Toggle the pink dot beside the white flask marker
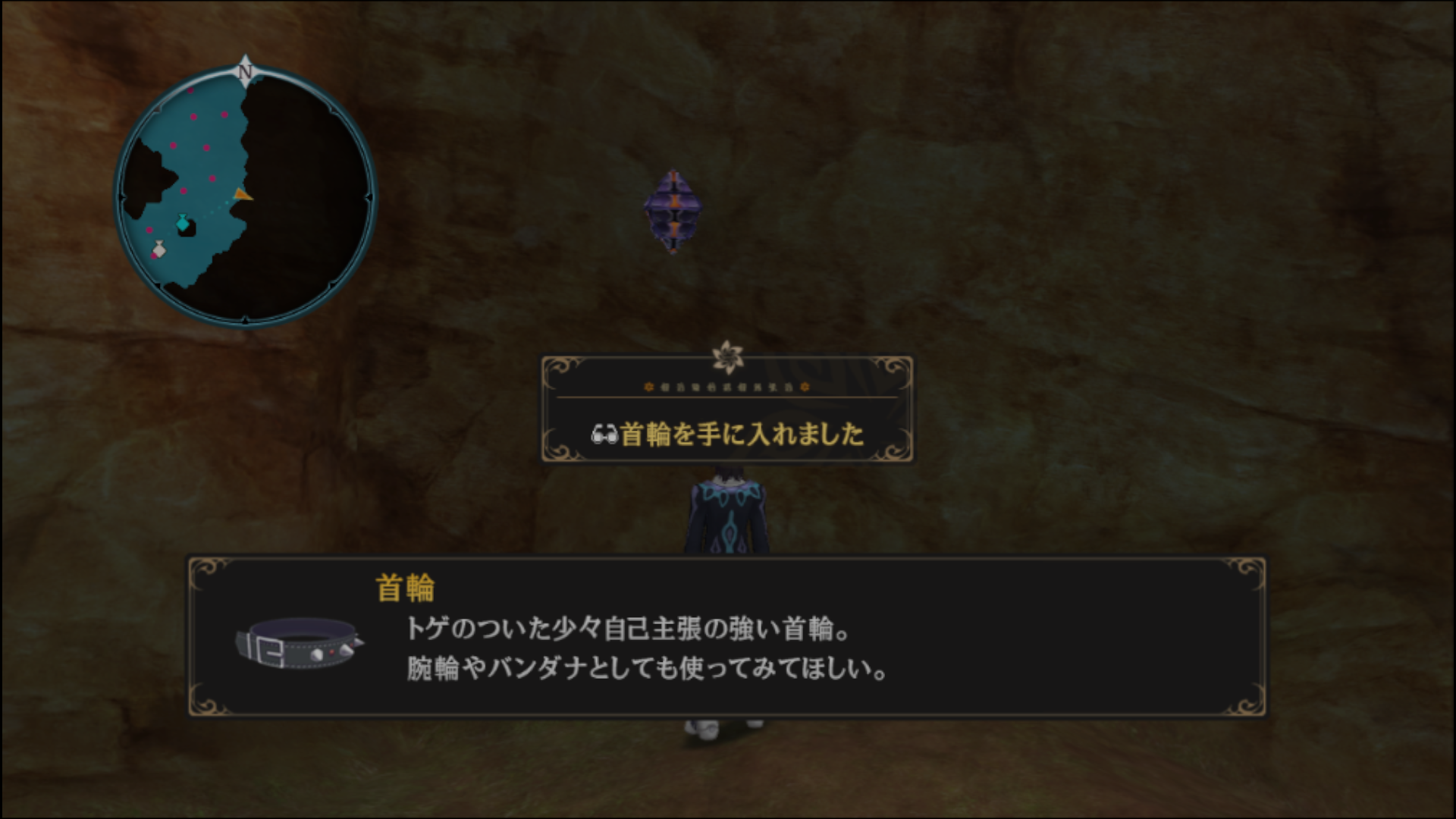Screen dimensions: 1456x819 point(152,255)
